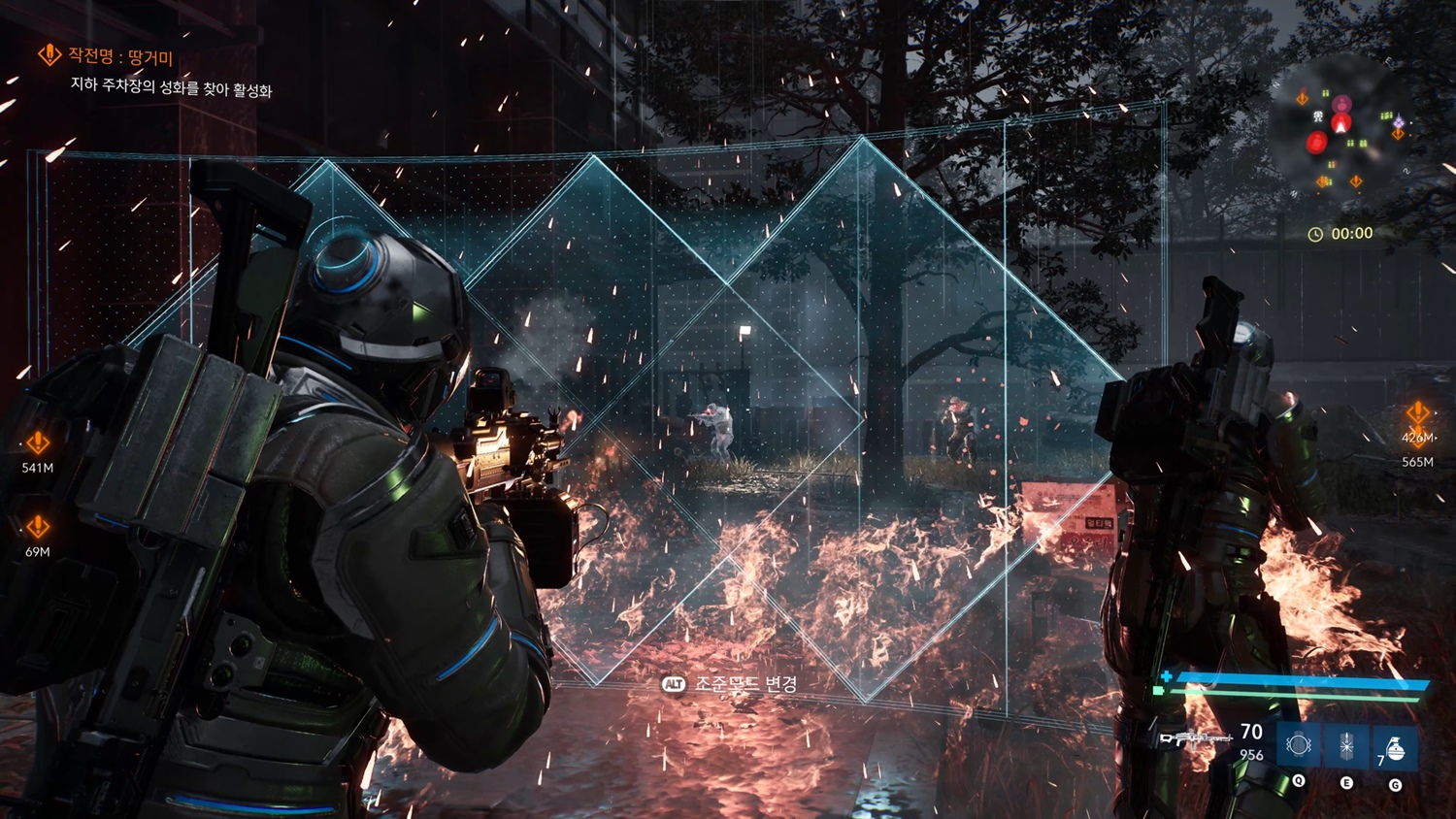Click the white robot marker on the minimap
Screen dimensions: 1456x819
point(1318,116)
